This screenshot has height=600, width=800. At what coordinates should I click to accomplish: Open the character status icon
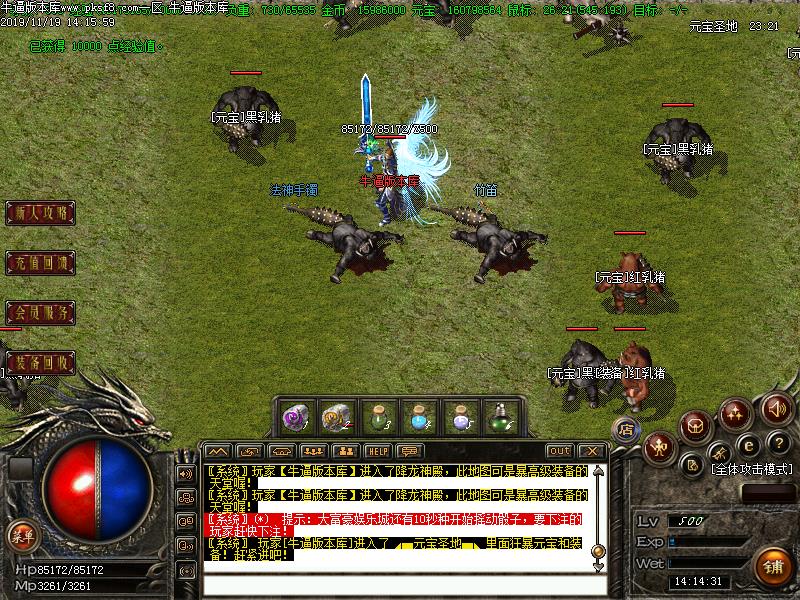click(x=659, y=446)
